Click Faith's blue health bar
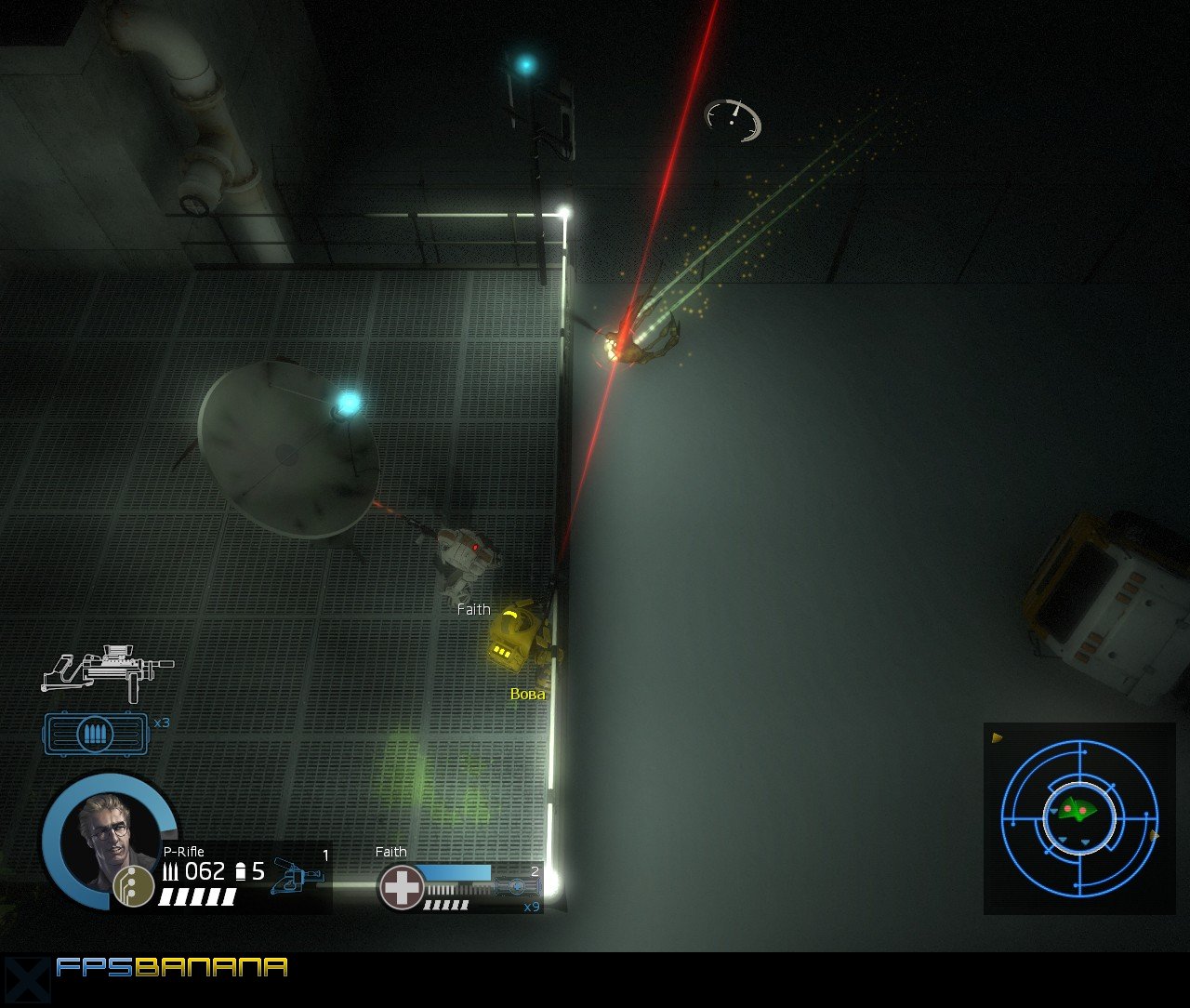Image resolution: width=1190 pixels, height=1008 pixels. [460, 872]
